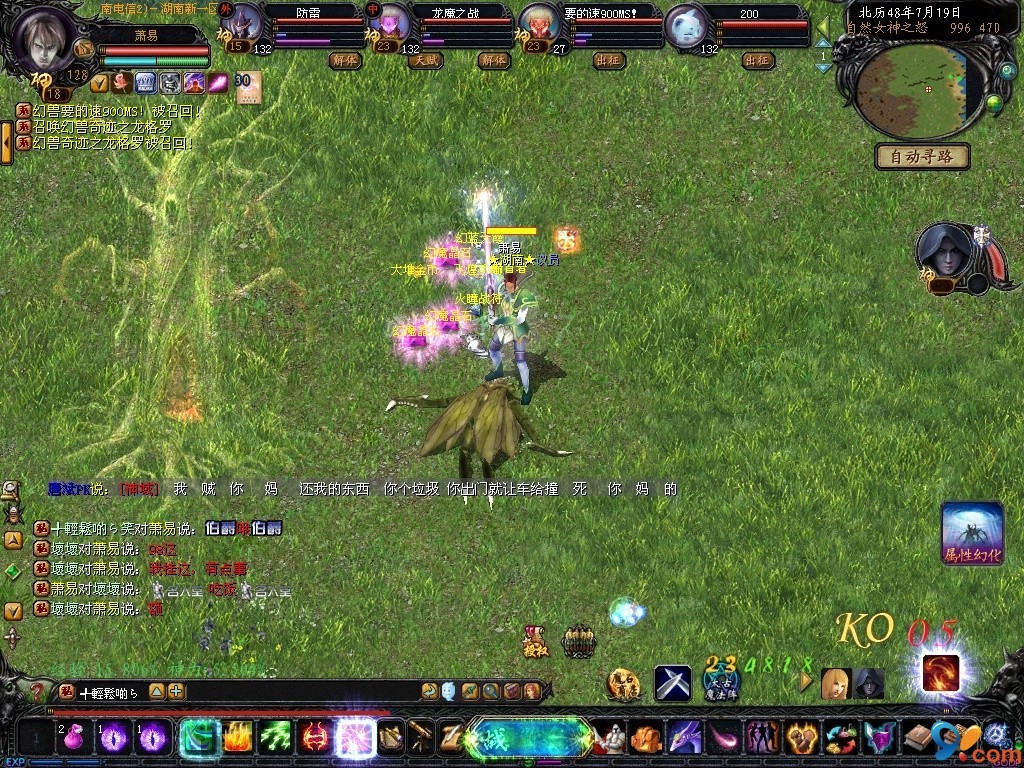
Task: Activate the green claw slash skill
Action: (x=275, y=738)
